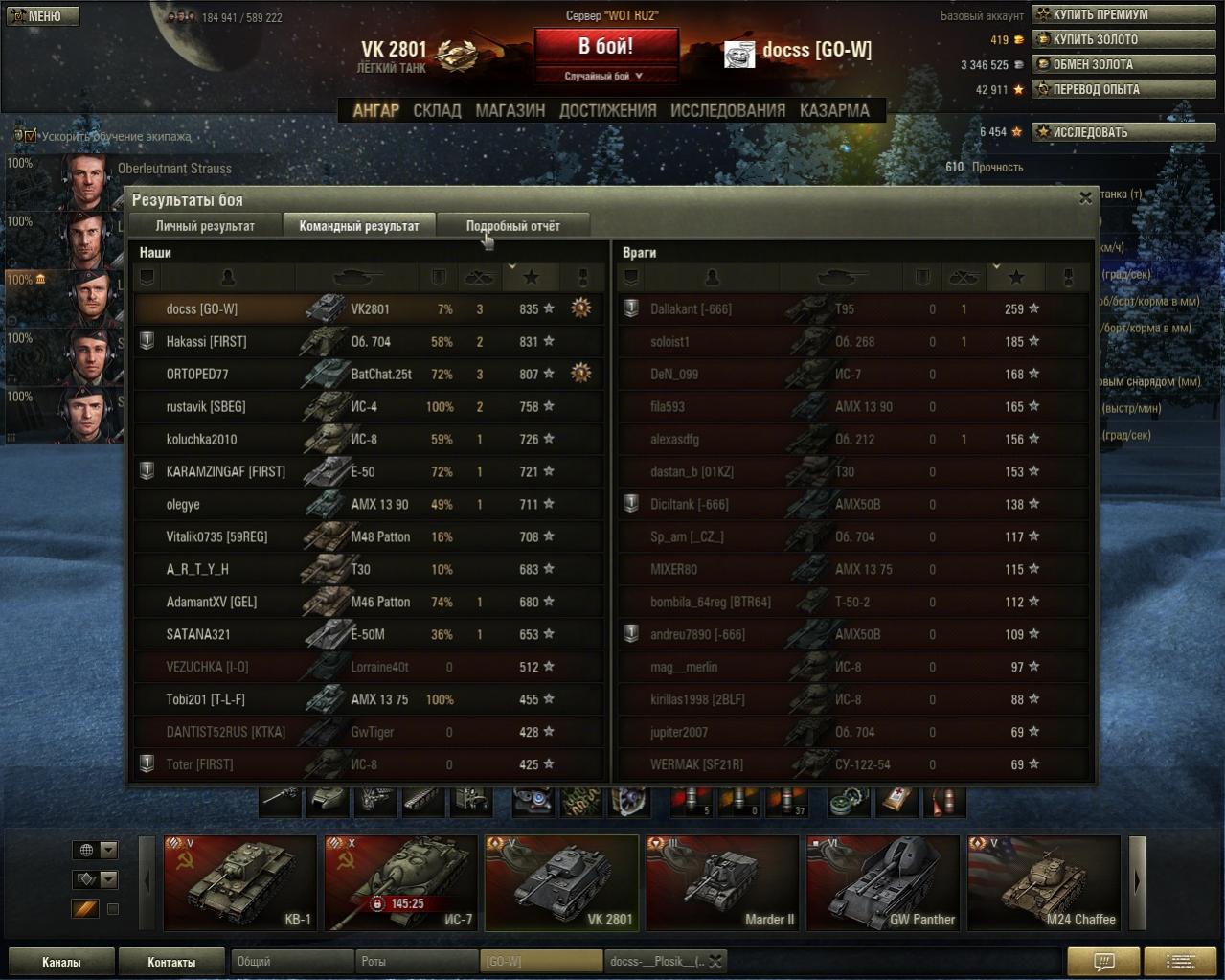Image resolution: width=1225 pixels, height=980 pixels.
Task: Select the GW Panther tank thumbnail
Action: pyautogui.click(x=883, y=882)
